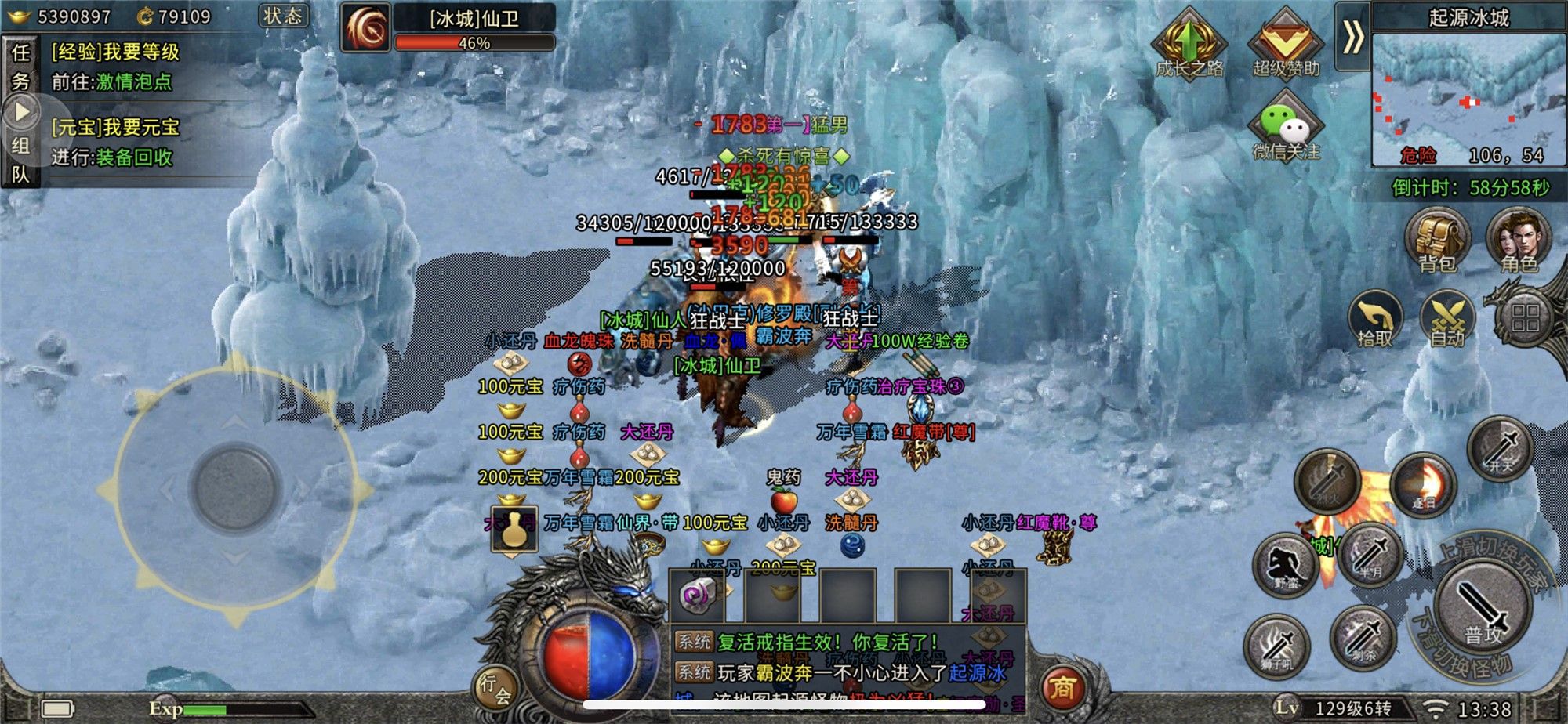1568x724 pixels.
Task: Open the 状态 status panel
Action: click(x=283, y=16)
